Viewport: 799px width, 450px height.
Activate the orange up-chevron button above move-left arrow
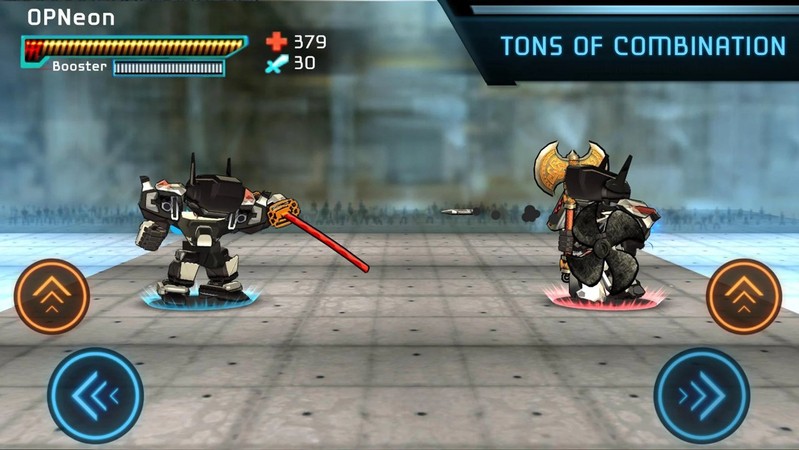point(52,296)
